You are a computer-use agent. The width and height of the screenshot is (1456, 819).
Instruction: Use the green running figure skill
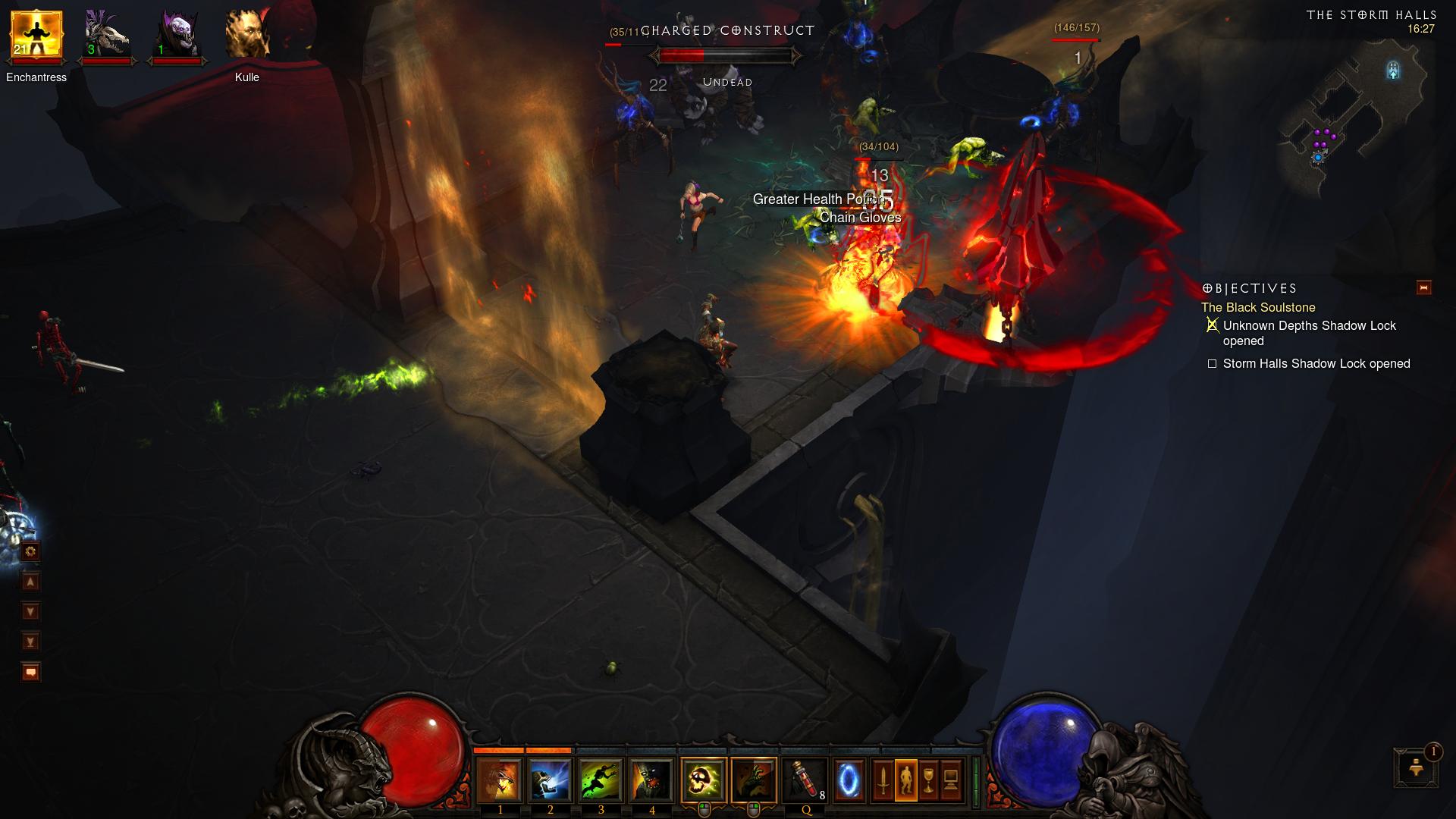[x=601, y=780]
